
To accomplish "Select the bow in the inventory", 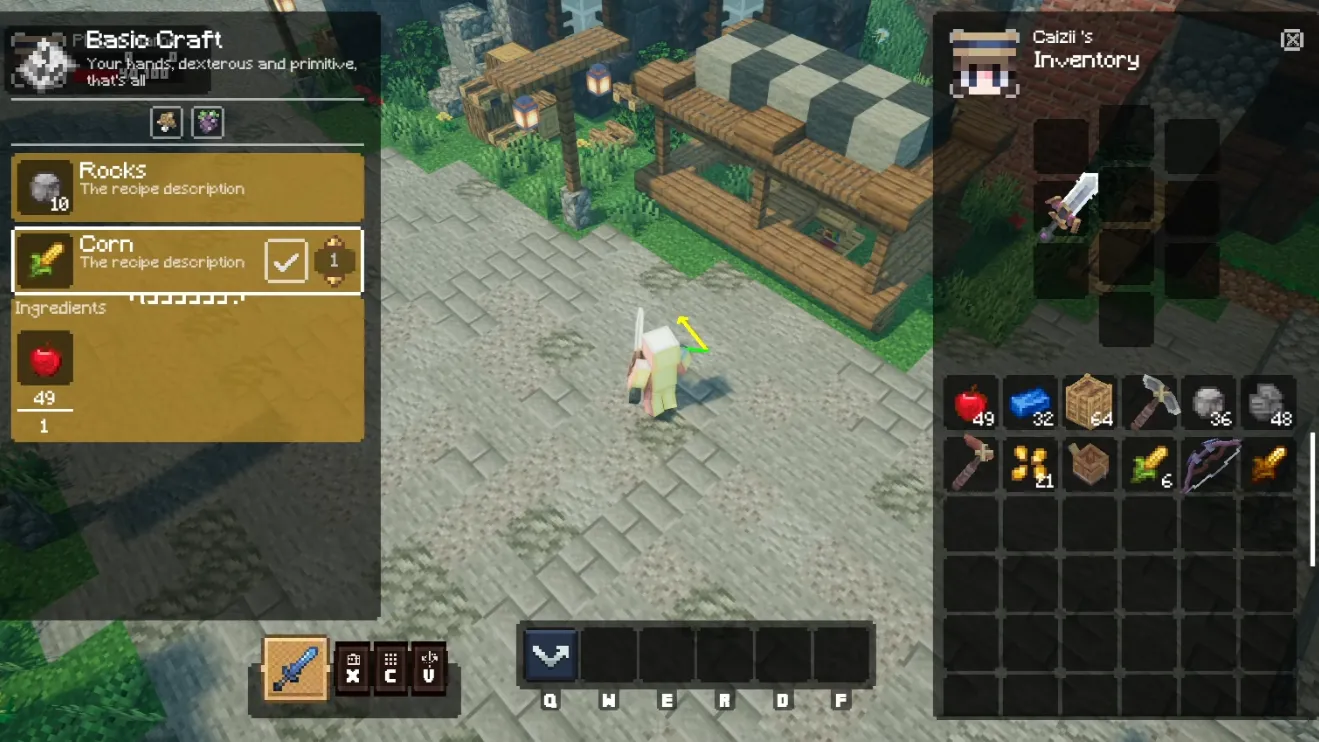I will pyautogui.click(x=1208, y=464).
